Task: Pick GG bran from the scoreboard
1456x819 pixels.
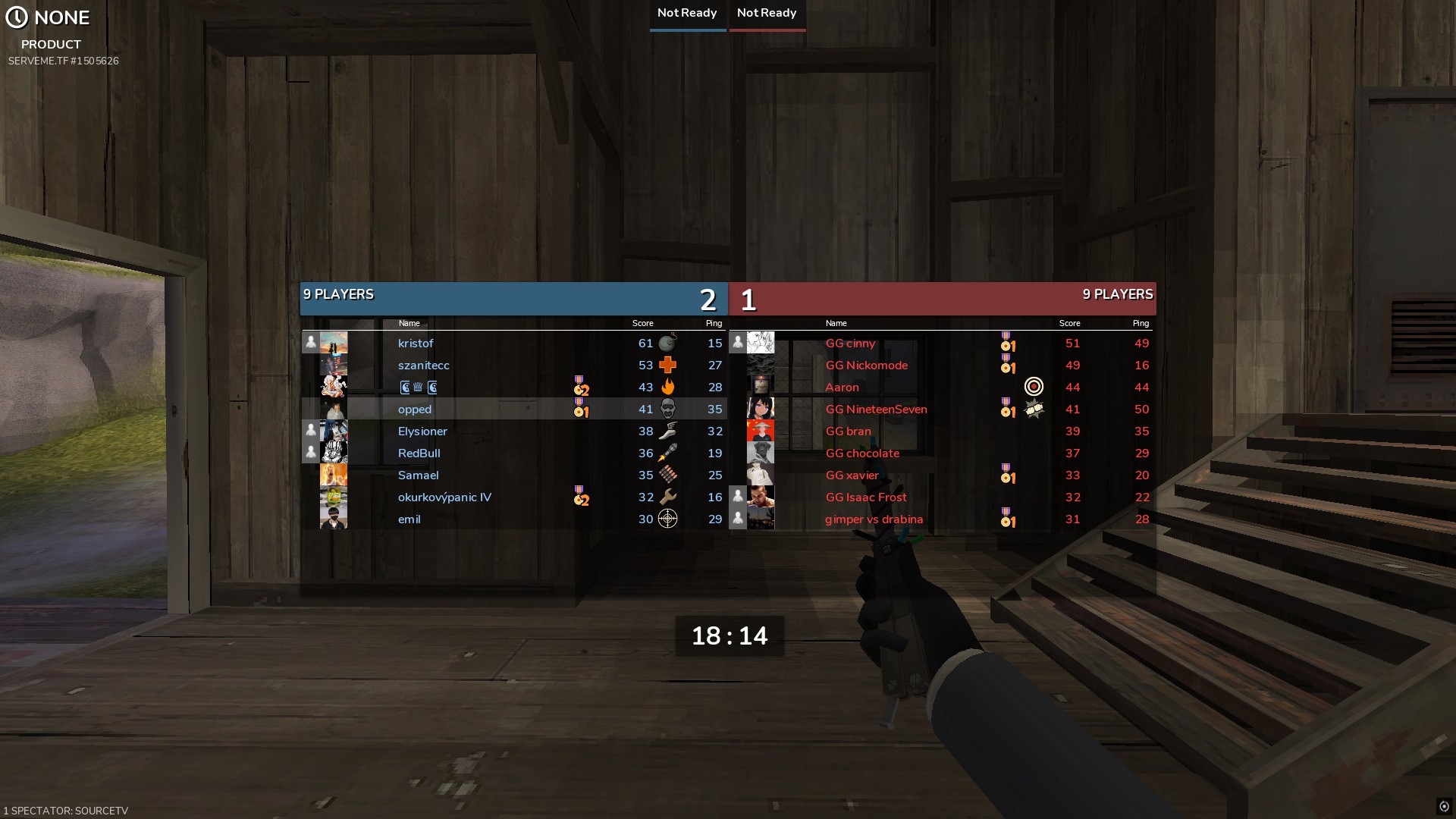Action: (848, 431)
